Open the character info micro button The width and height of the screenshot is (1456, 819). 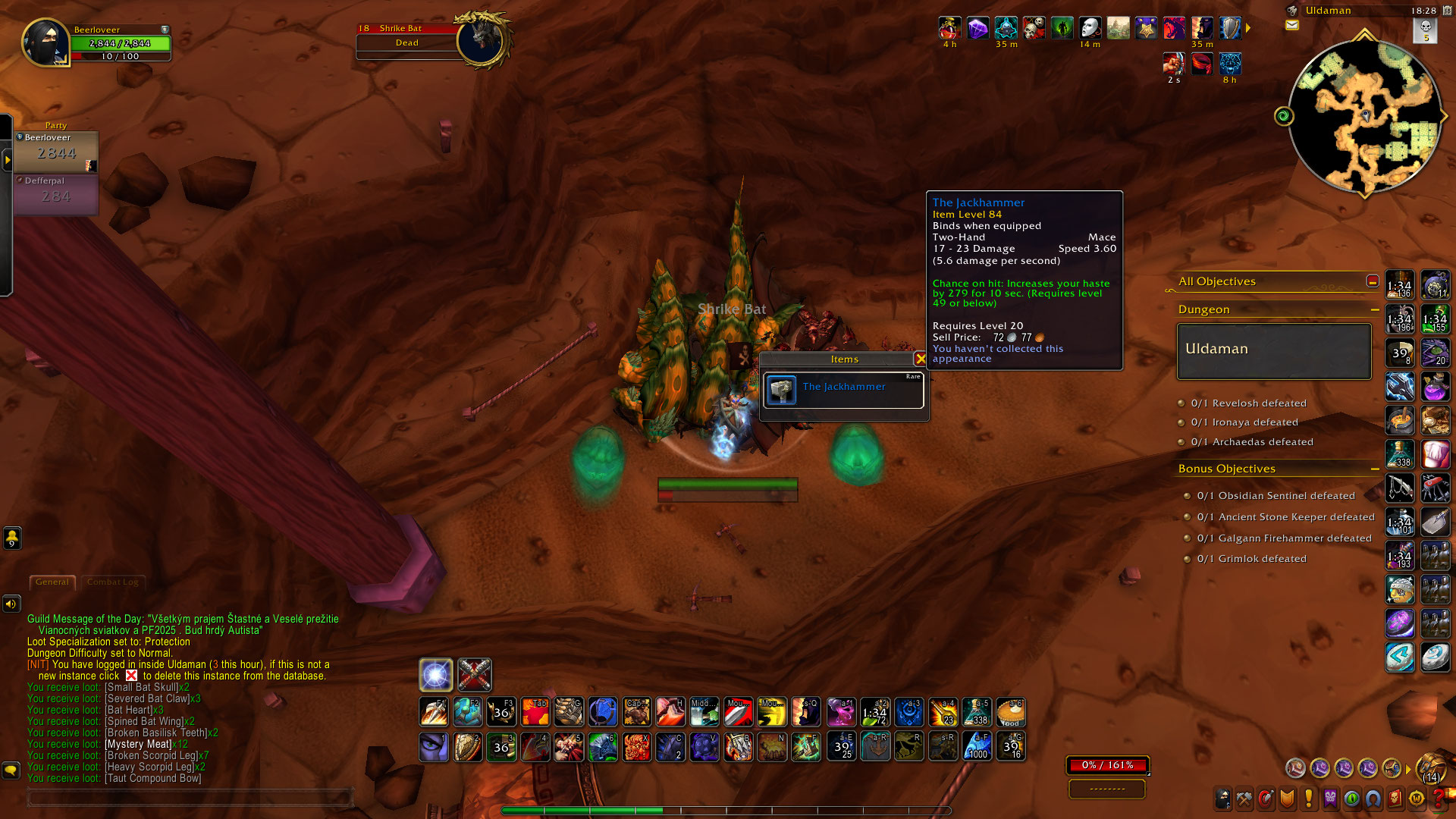(x=1222, y=799)
